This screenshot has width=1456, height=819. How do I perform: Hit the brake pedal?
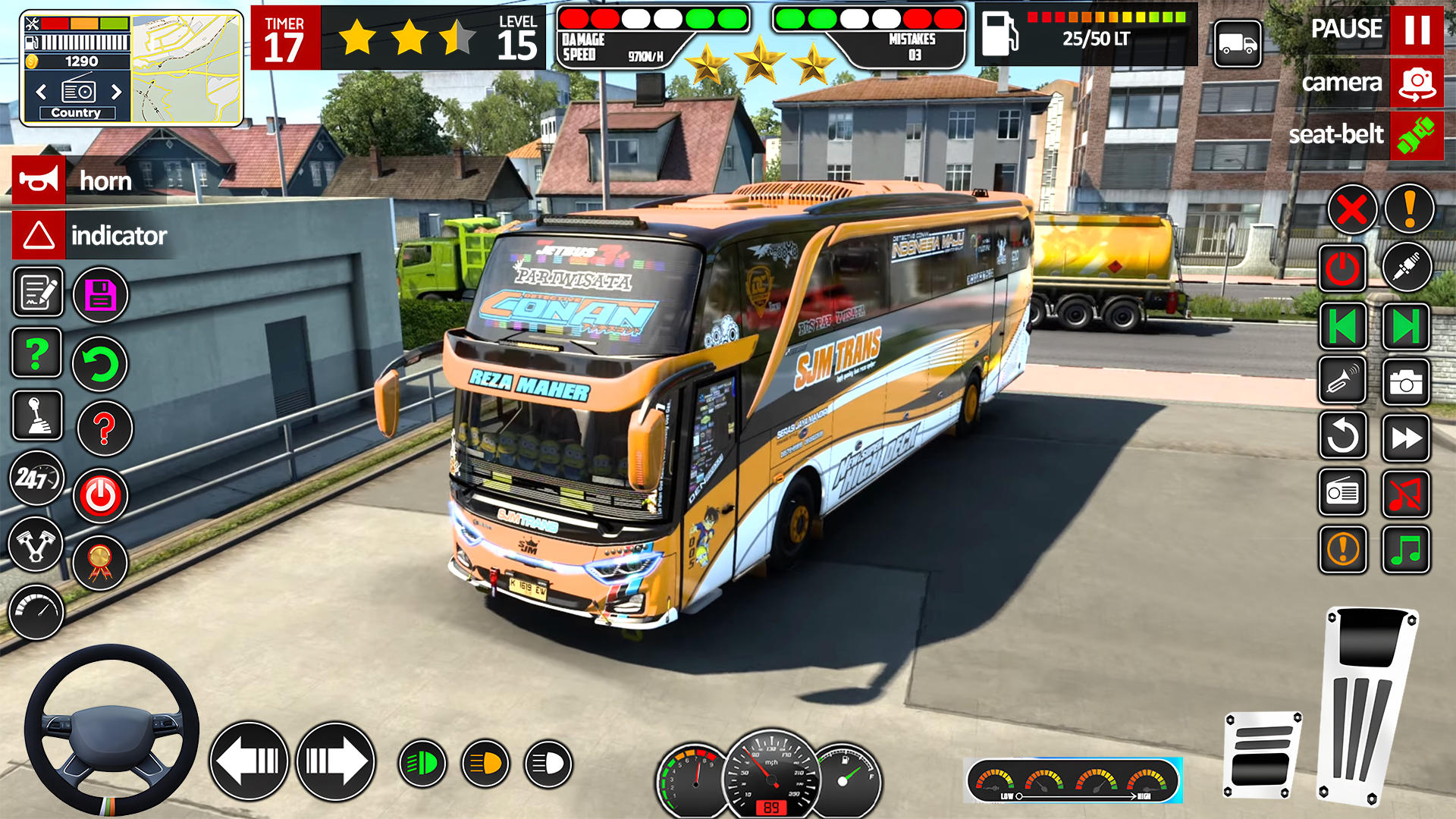pyautogui.click(x=1262, y=755)
